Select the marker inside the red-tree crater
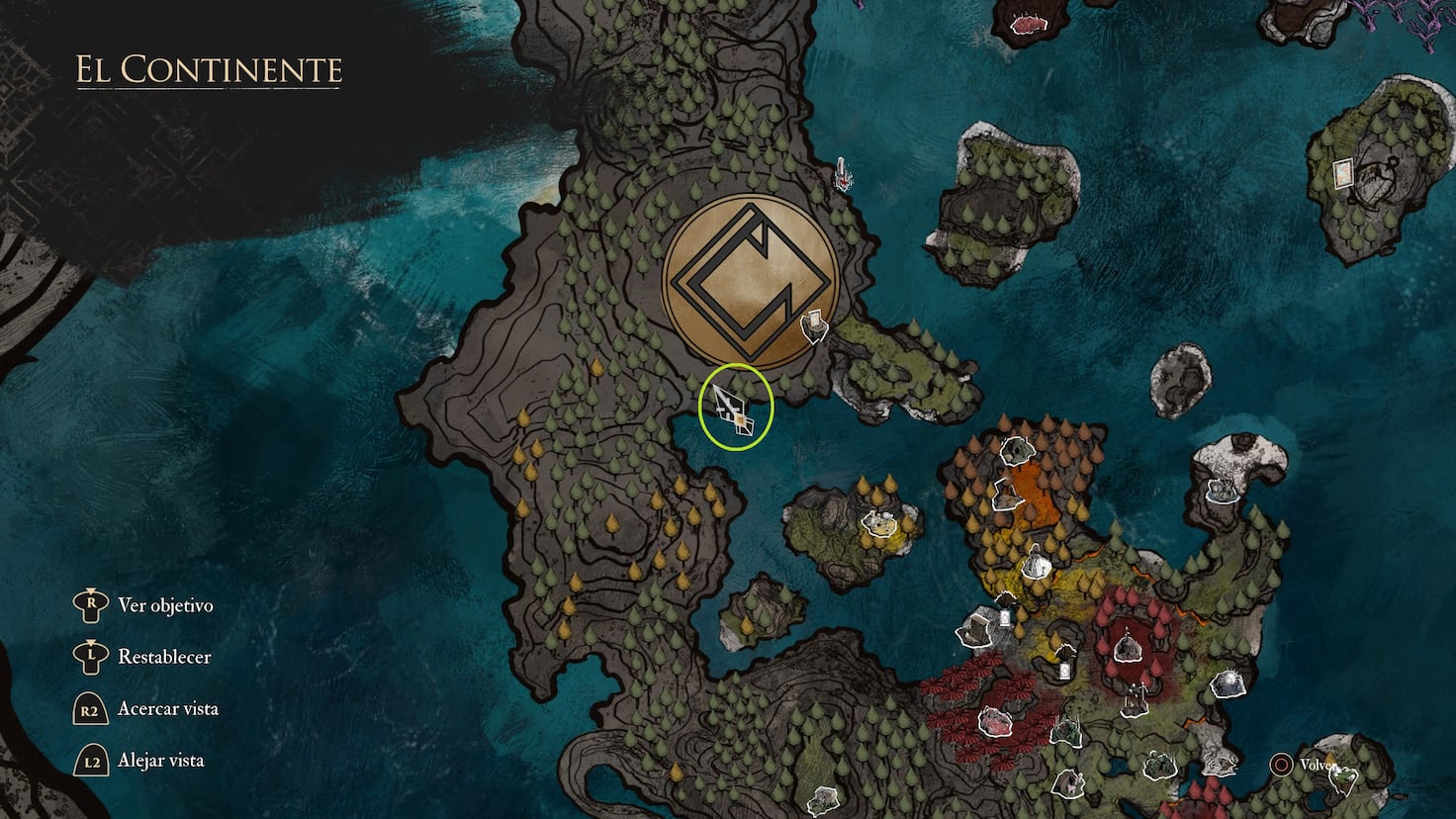 coord(1125,649)
